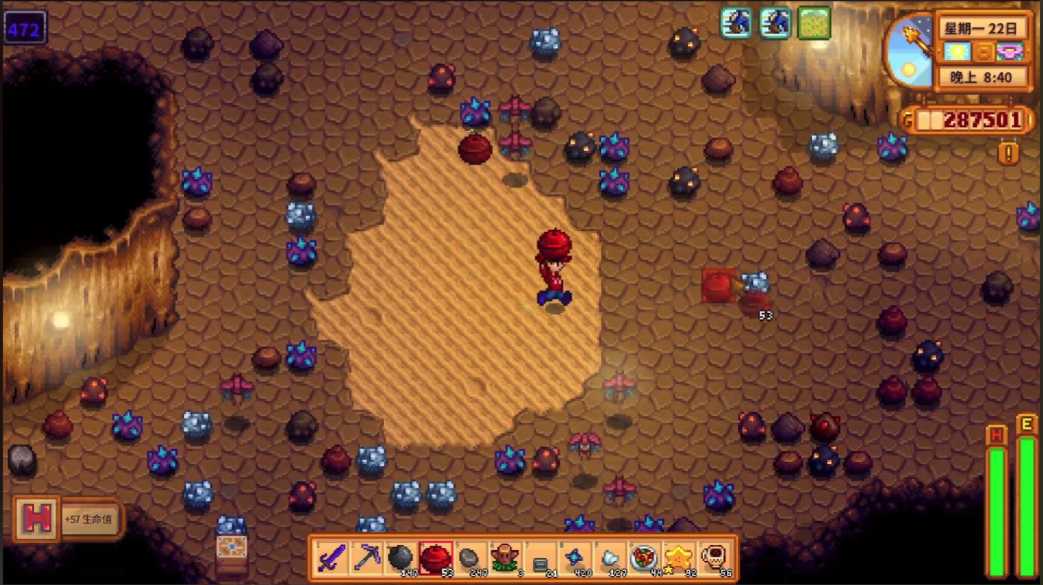The image size is (1043, 585).
Task: Choose the gold star item slot
Action: tap(679, 557)
